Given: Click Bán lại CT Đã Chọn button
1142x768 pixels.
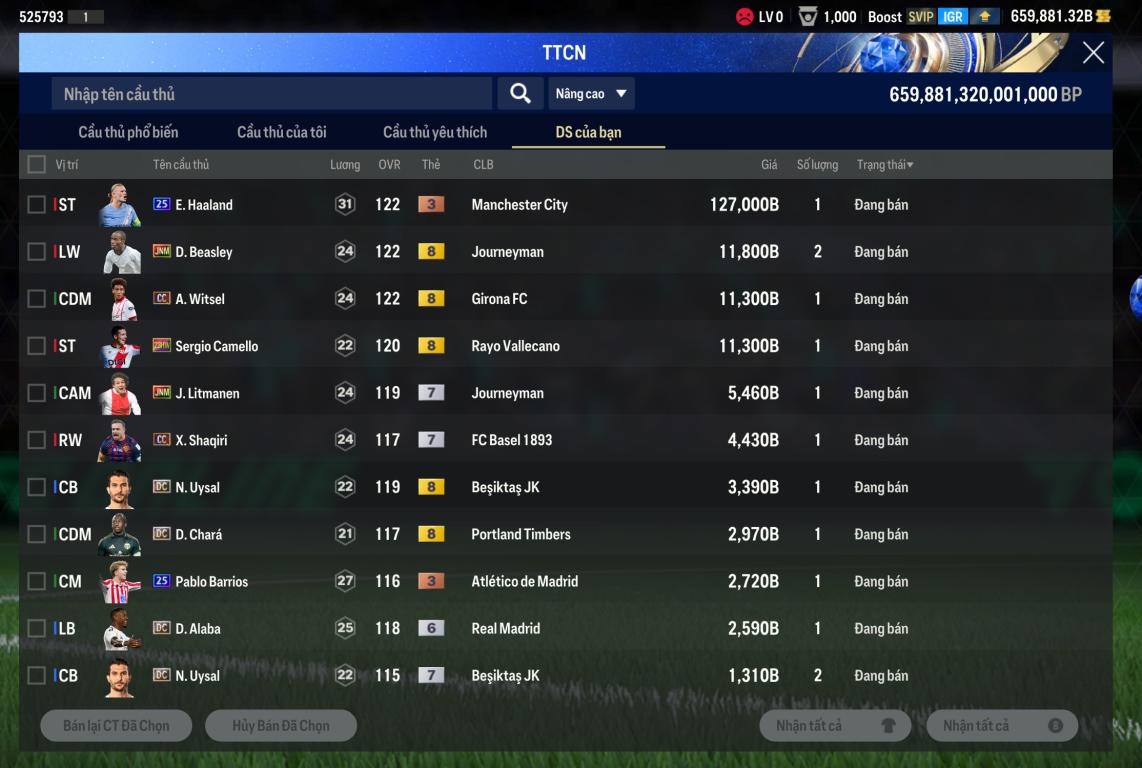Looking at the screenshot, I should (116, 726).
